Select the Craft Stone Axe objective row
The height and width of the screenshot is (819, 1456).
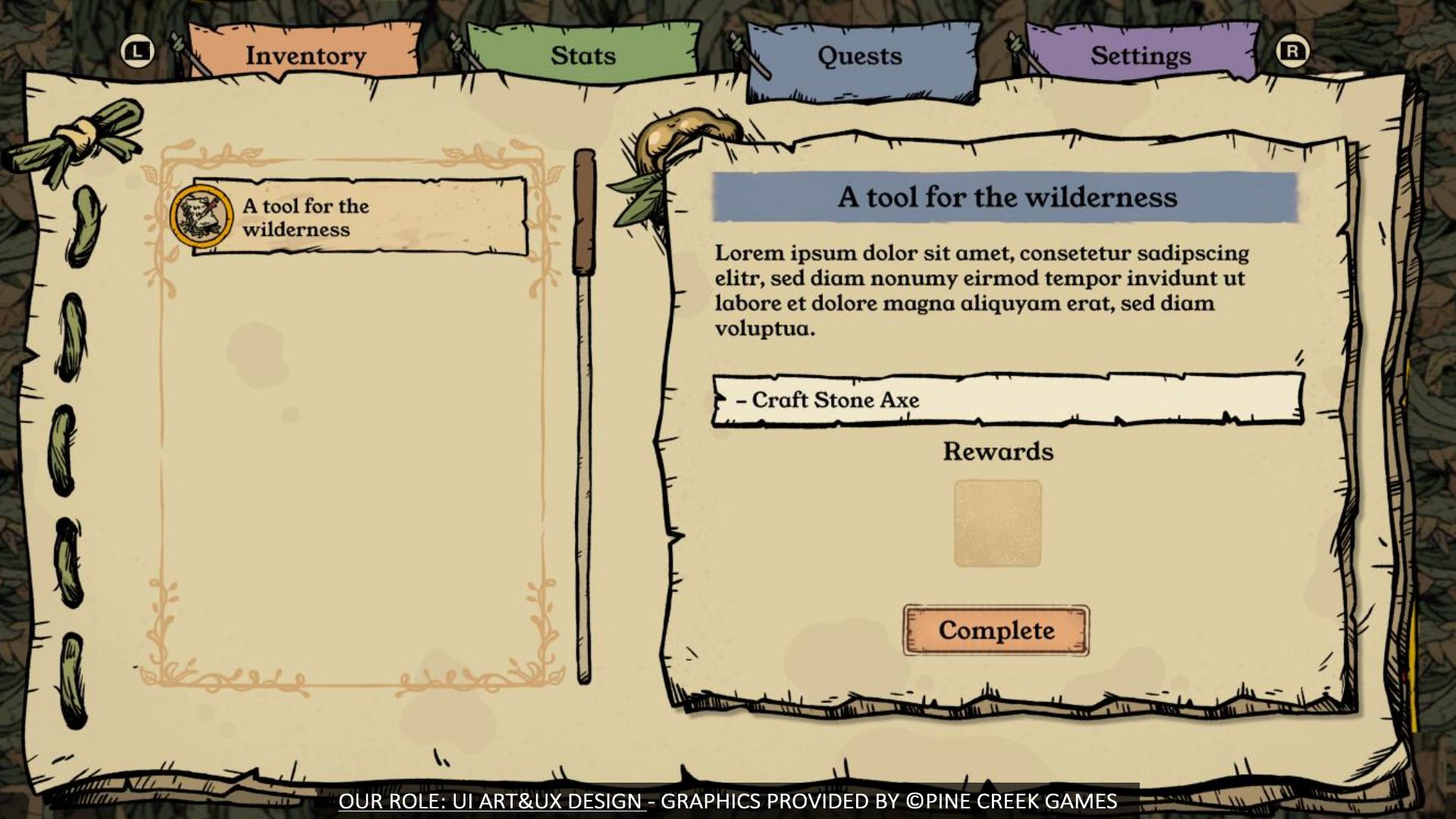click(1007, 400)
